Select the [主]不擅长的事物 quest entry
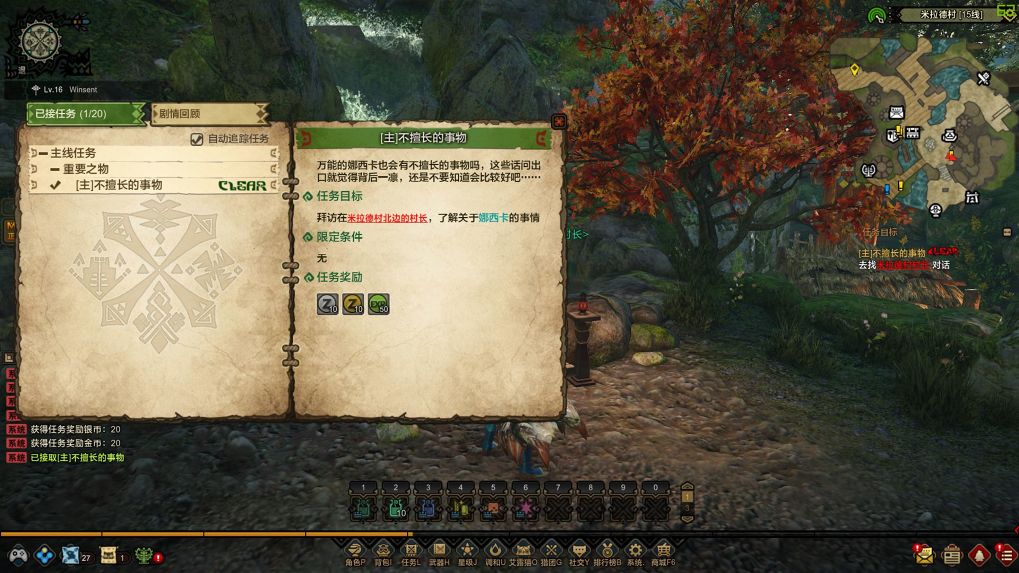 118,185
